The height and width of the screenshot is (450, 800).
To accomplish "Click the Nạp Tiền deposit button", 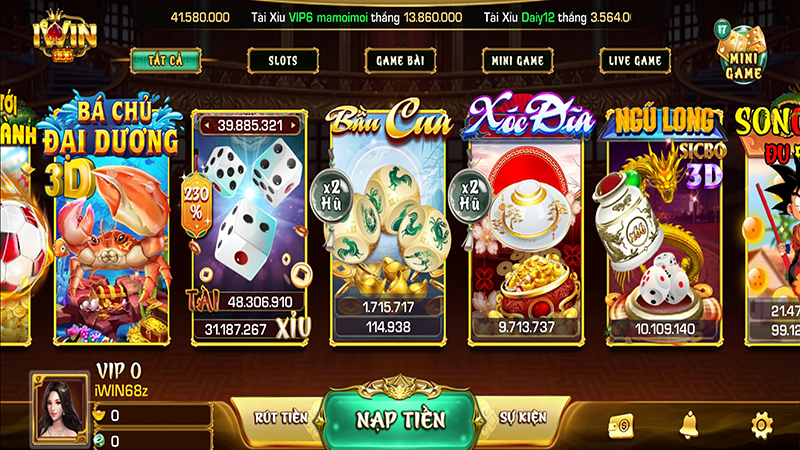I will (x=400, y=419).
